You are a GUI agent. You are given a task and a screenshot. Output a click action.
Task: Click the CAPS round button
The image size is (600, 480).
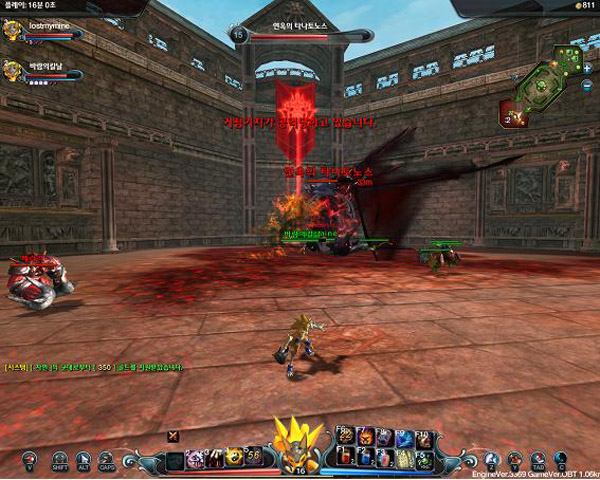107,459
